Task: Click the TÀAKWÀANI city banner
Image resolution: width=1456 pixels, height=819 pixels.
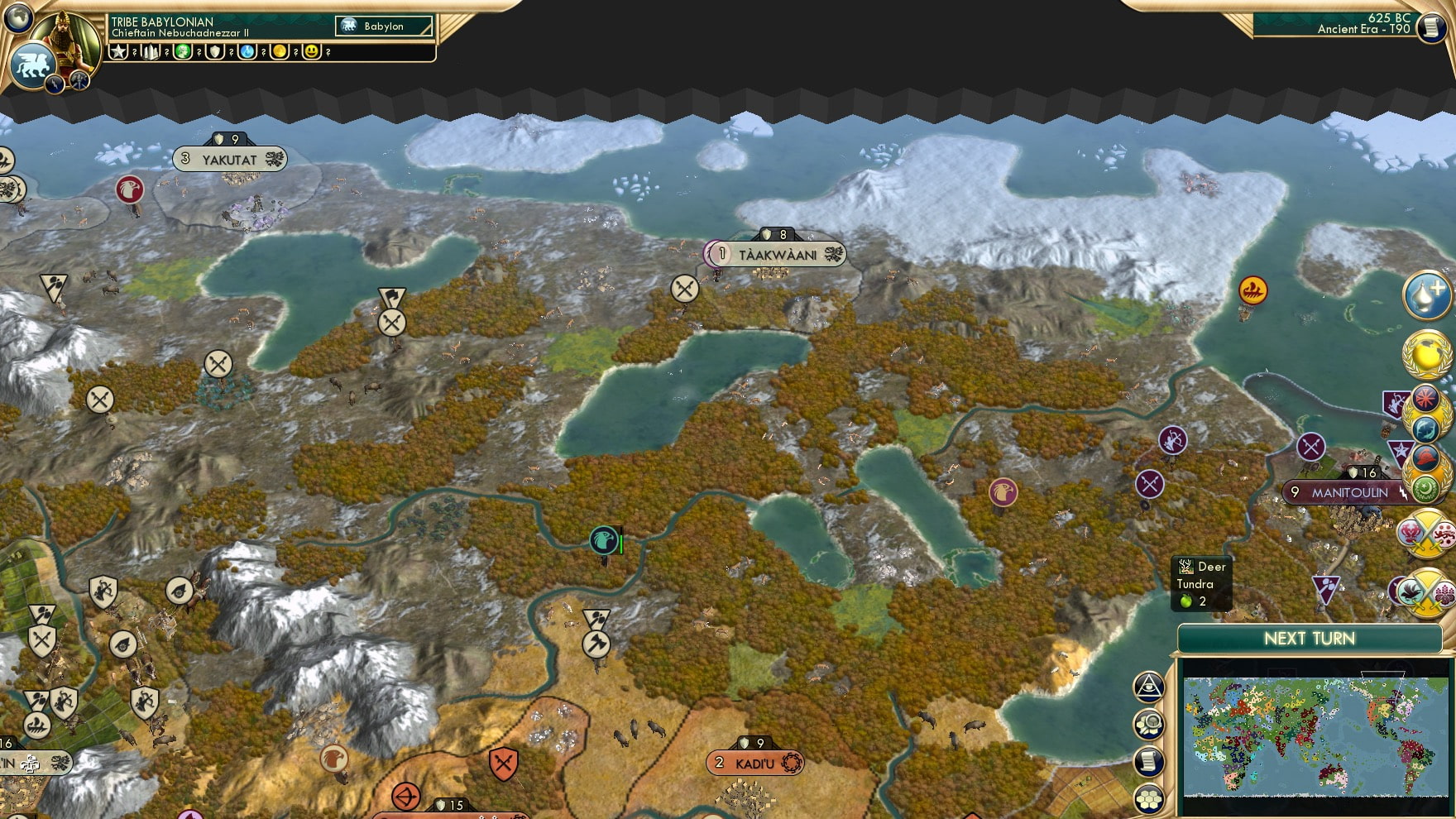Action: click(773, 255)
